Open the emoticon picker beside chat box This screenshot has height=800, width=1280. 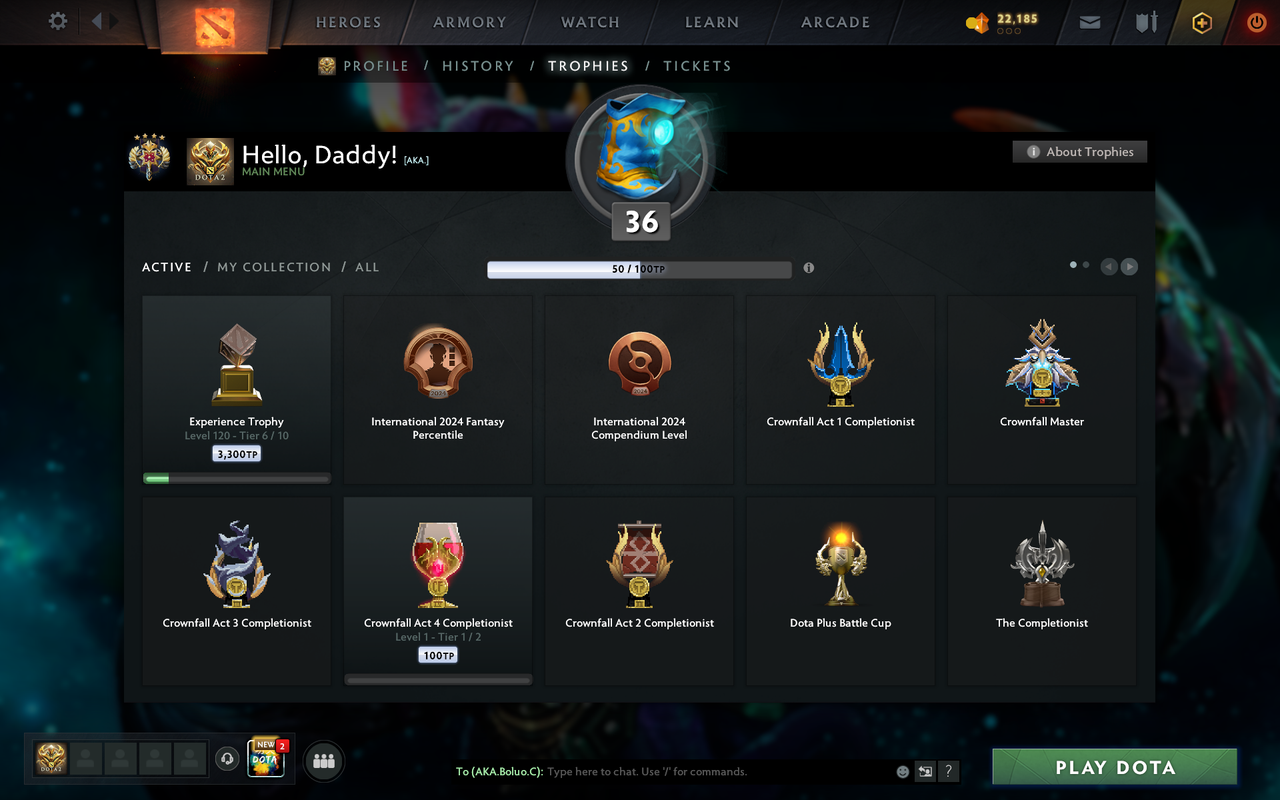pyautogui.click(x=901, y=771)
